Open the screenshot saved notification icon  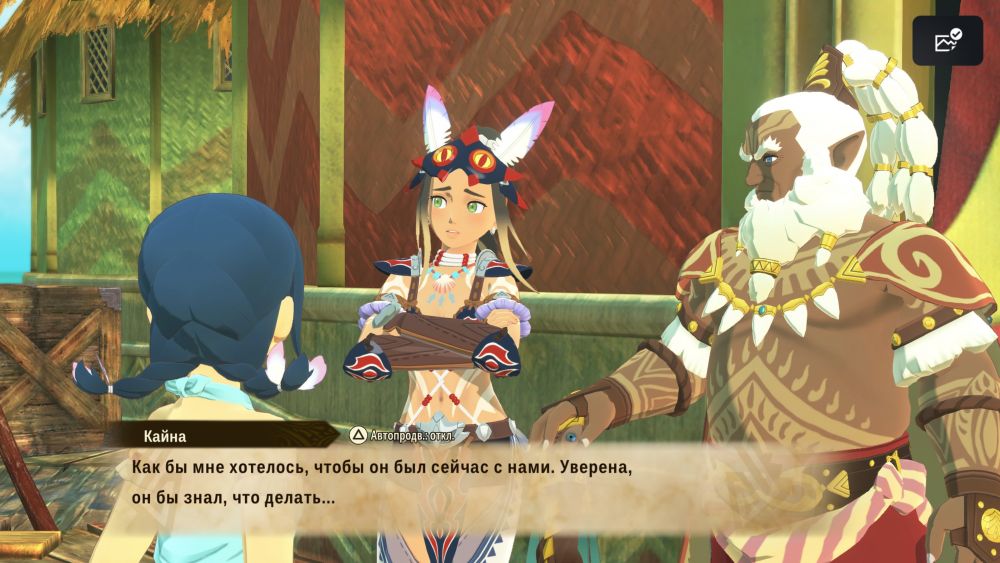click(947, 41)
